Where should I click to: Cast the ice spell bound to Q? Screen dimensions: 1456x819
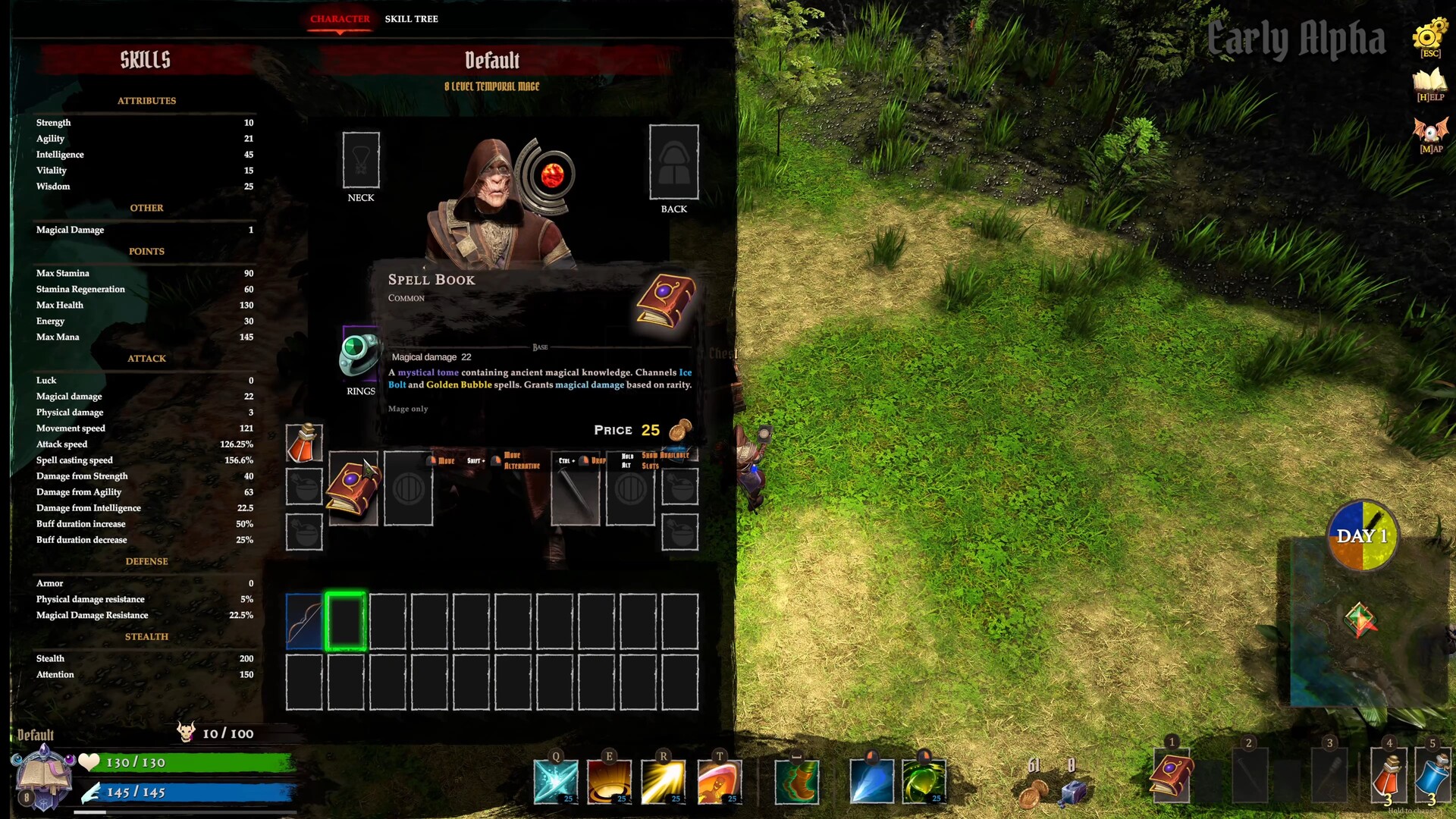(x=556, y=781)
